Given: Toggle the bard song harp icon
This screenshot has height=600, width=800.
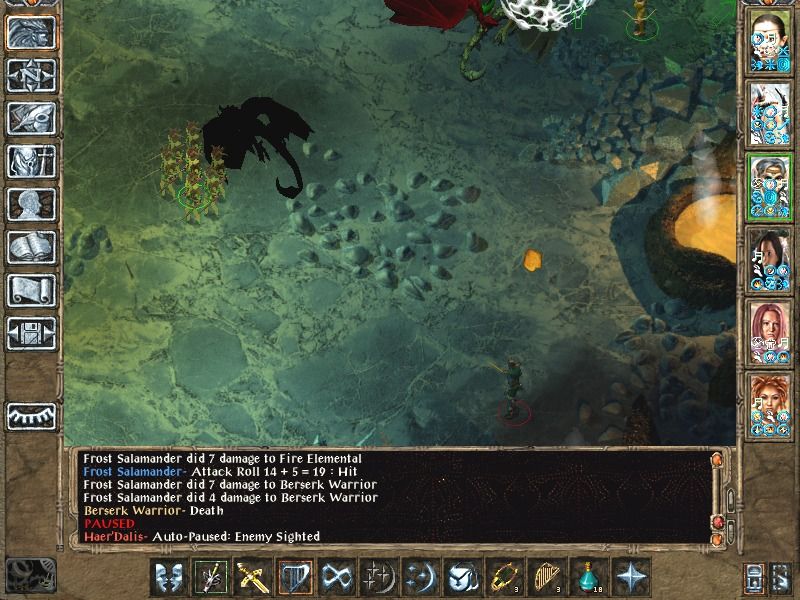Looking at the screenshot, I should coord(295,577).
